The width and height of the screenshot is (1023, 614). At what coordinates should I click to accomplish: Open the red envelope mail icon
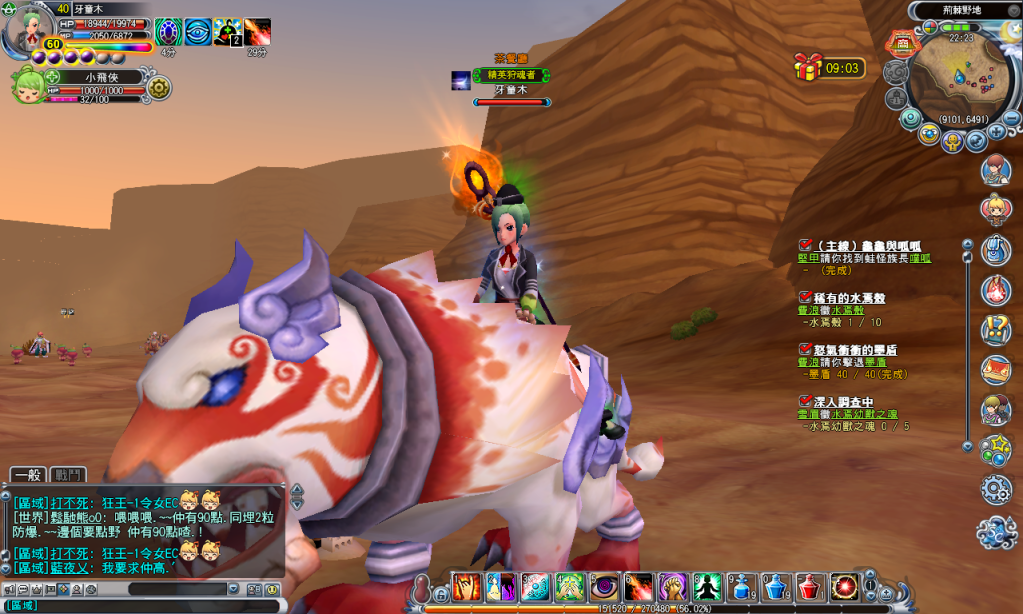coord(995,369)
